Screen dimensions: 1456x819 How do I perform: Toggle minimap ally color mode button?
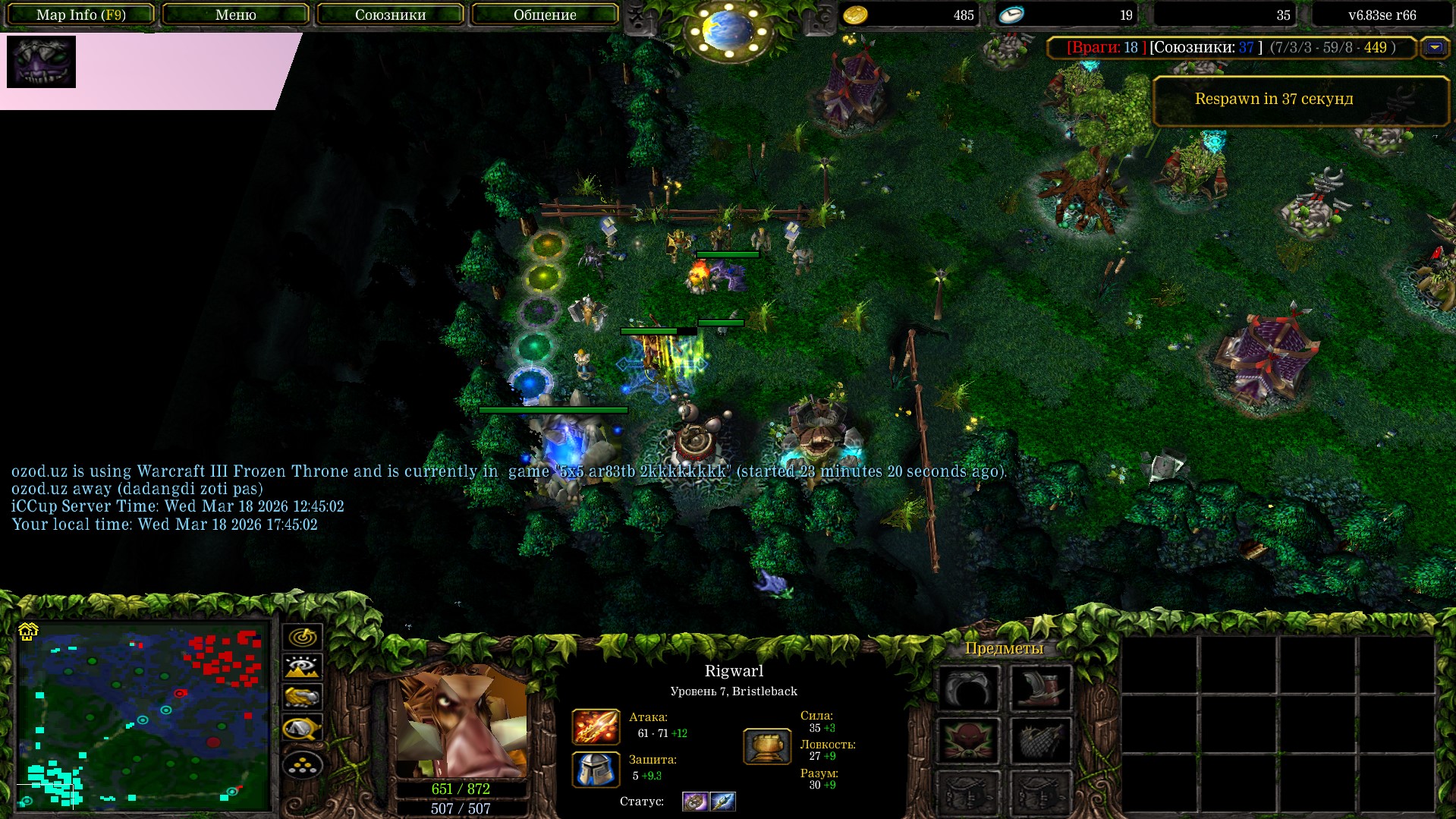click(x=302, y=697)
